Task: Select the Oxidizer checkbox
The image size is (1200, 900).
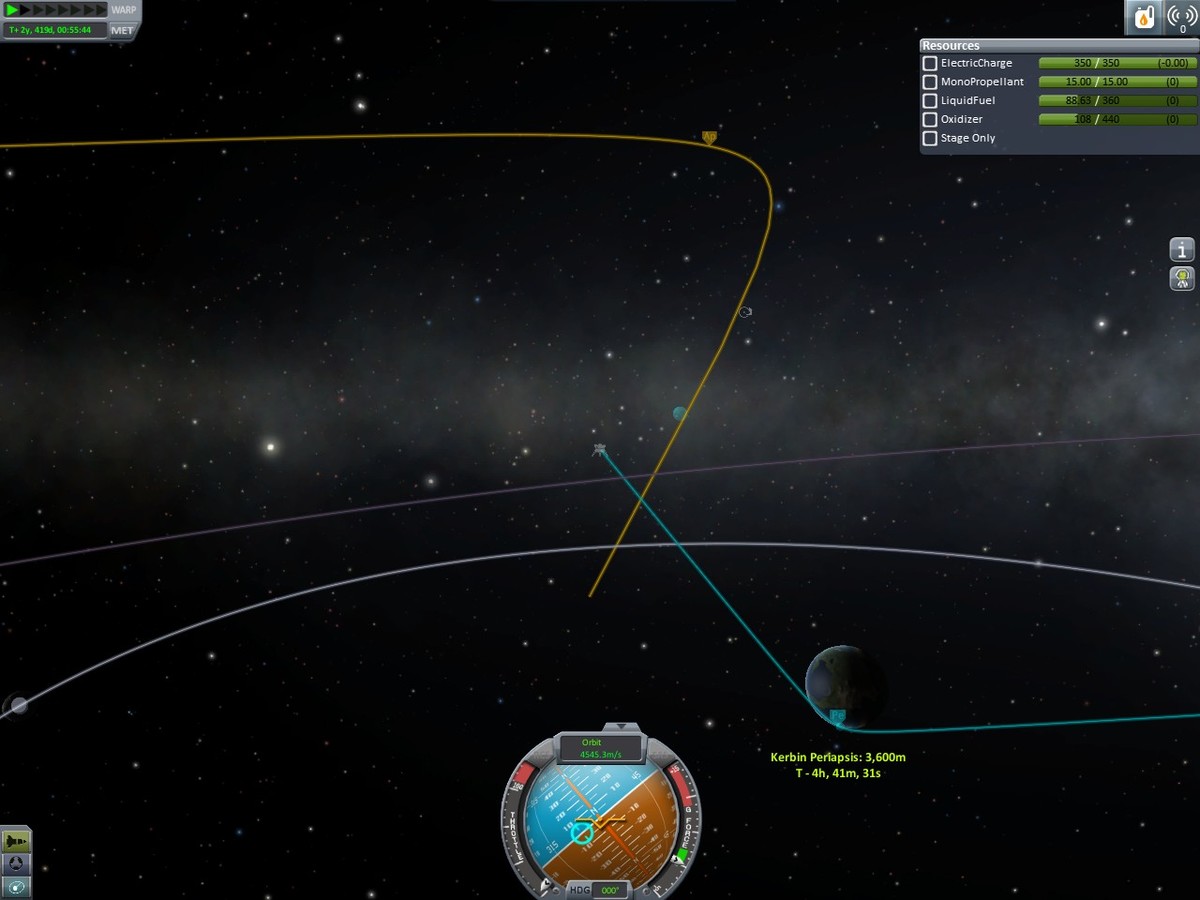Action: (930, 120)
